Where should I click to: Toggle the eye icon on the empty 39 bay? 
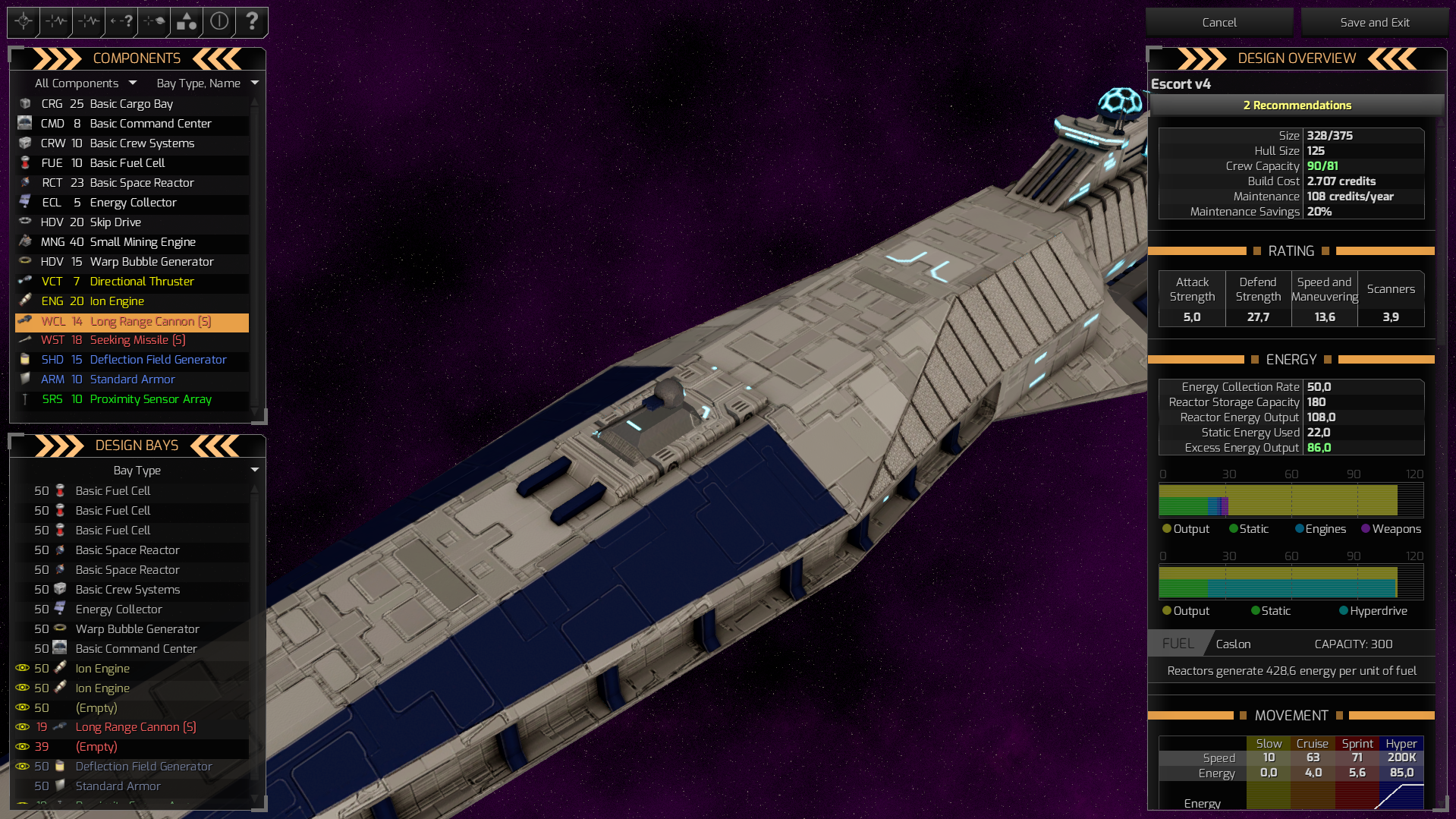pyautogui.click(x=22, y=747)
